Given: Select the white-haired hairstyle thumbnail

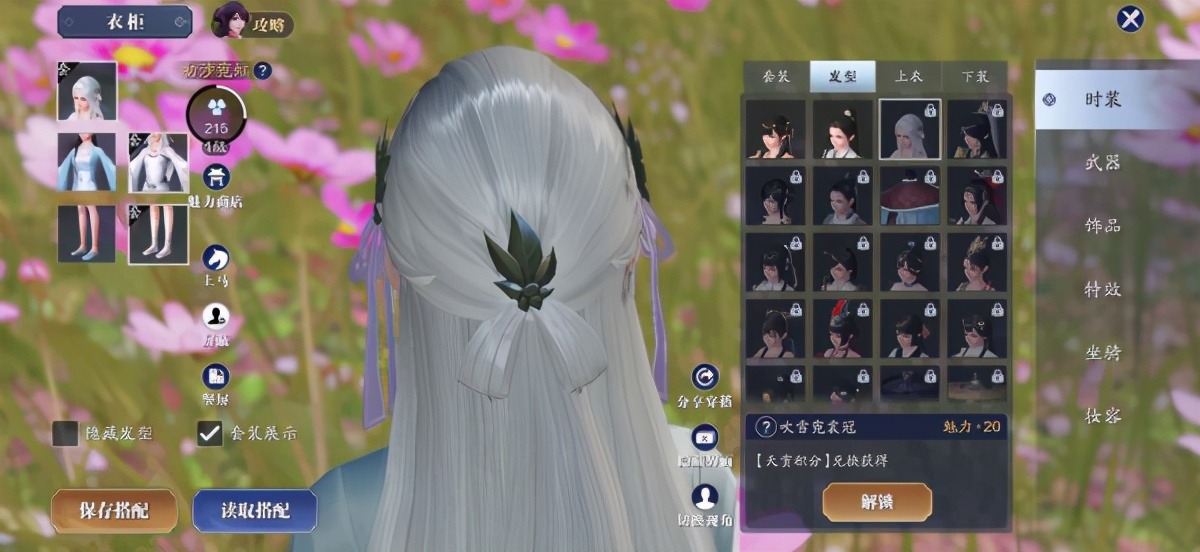Looking at the screenshot, I should pyautogui.click(x=910, y=129).
